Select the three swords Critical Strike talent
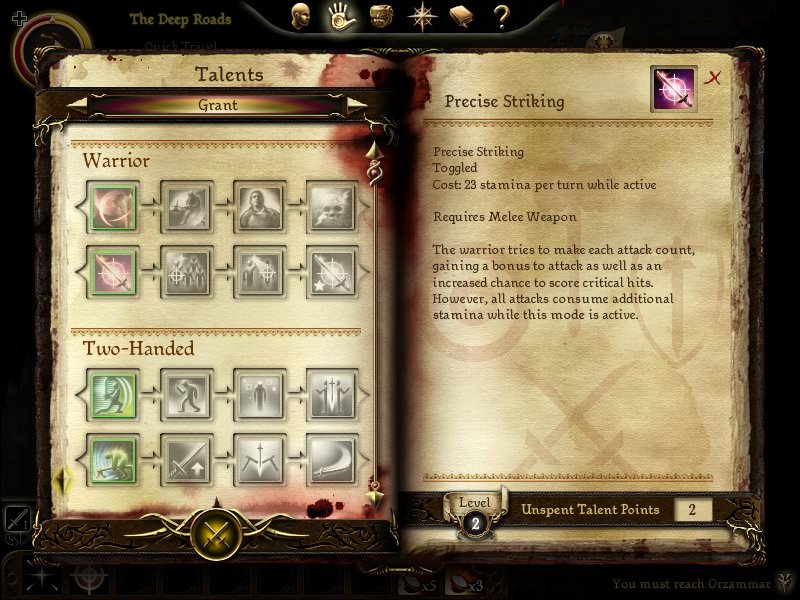Viewport: 800px width, 600px height. [332, 395]
